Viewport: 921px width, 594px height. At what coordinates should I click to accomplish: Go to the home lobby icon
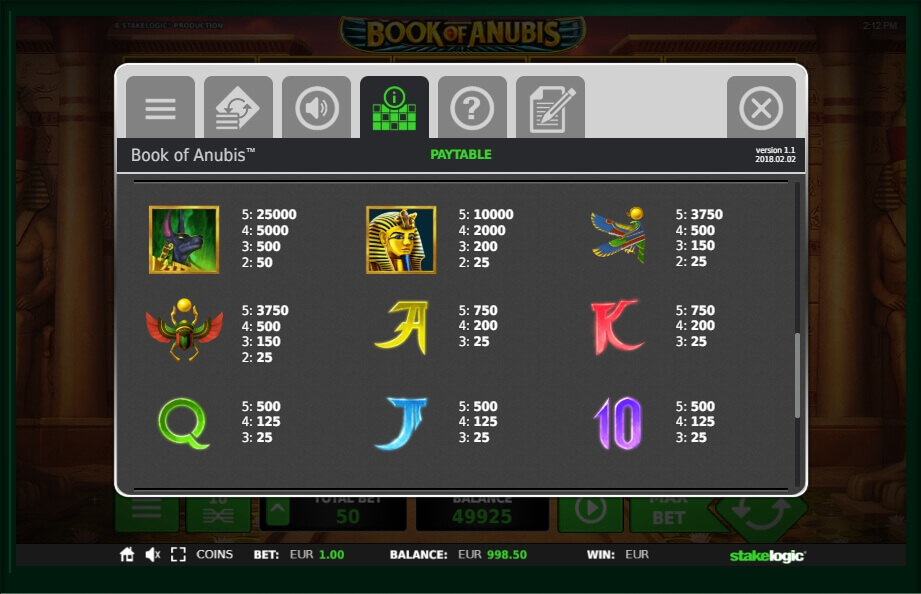pos(127,555)
